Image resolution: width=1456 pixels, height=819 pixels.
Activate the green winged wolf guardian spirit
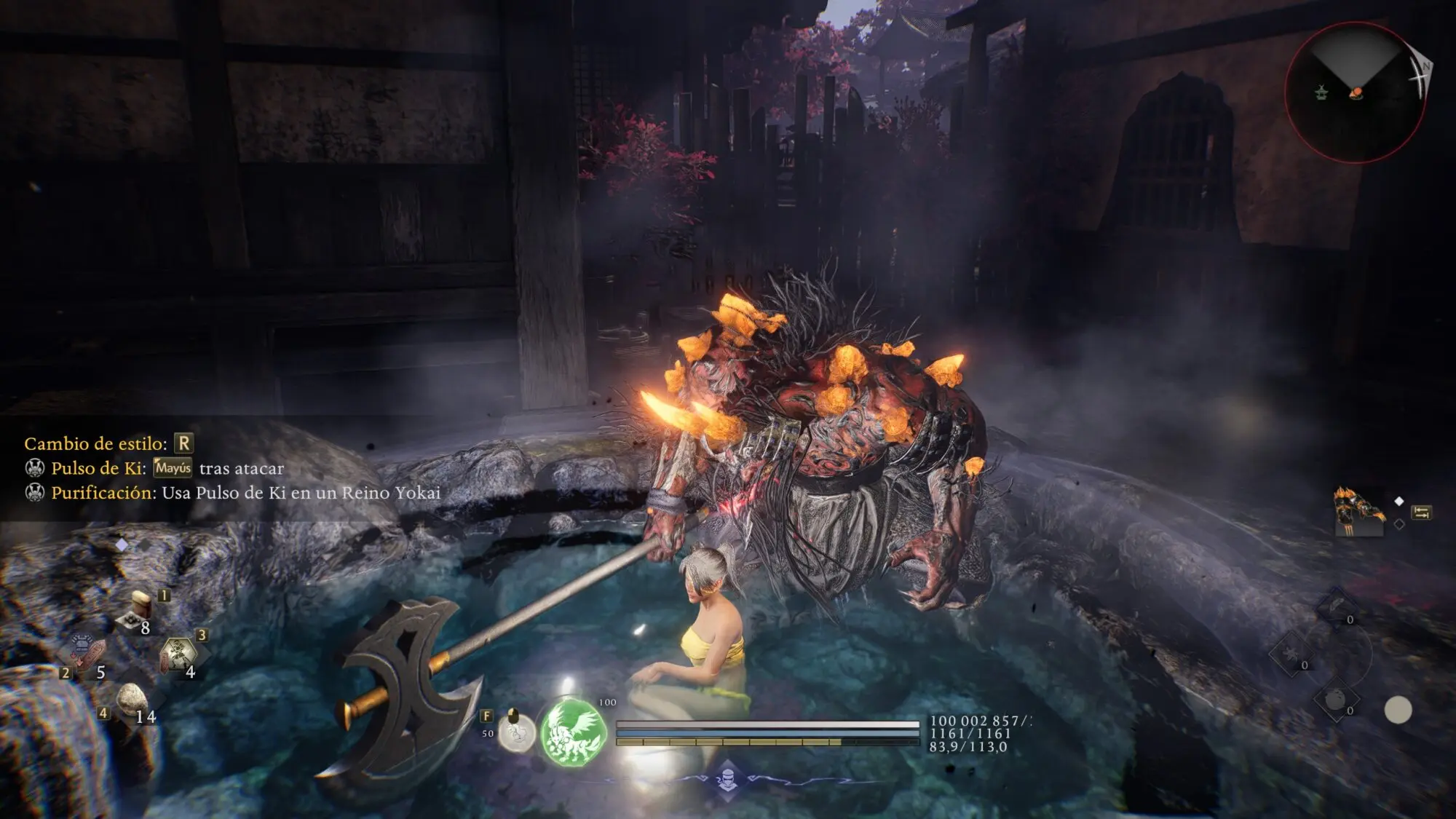coord(573,732)
